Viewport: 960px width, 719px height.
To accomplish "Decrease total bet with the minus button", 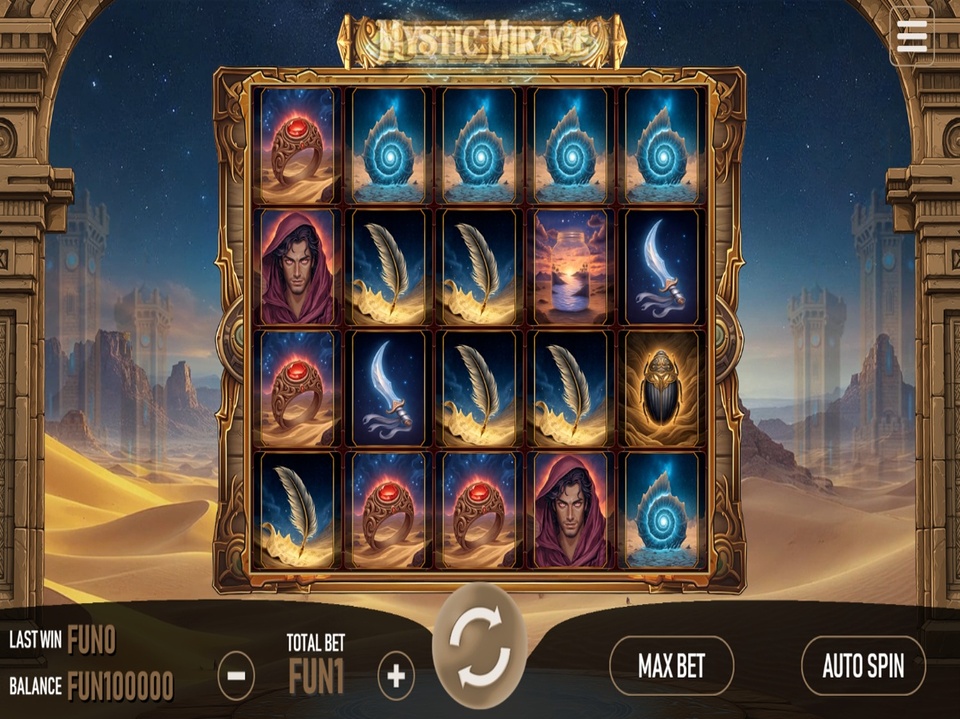I will pyautogui.click(x=236, y=677).
